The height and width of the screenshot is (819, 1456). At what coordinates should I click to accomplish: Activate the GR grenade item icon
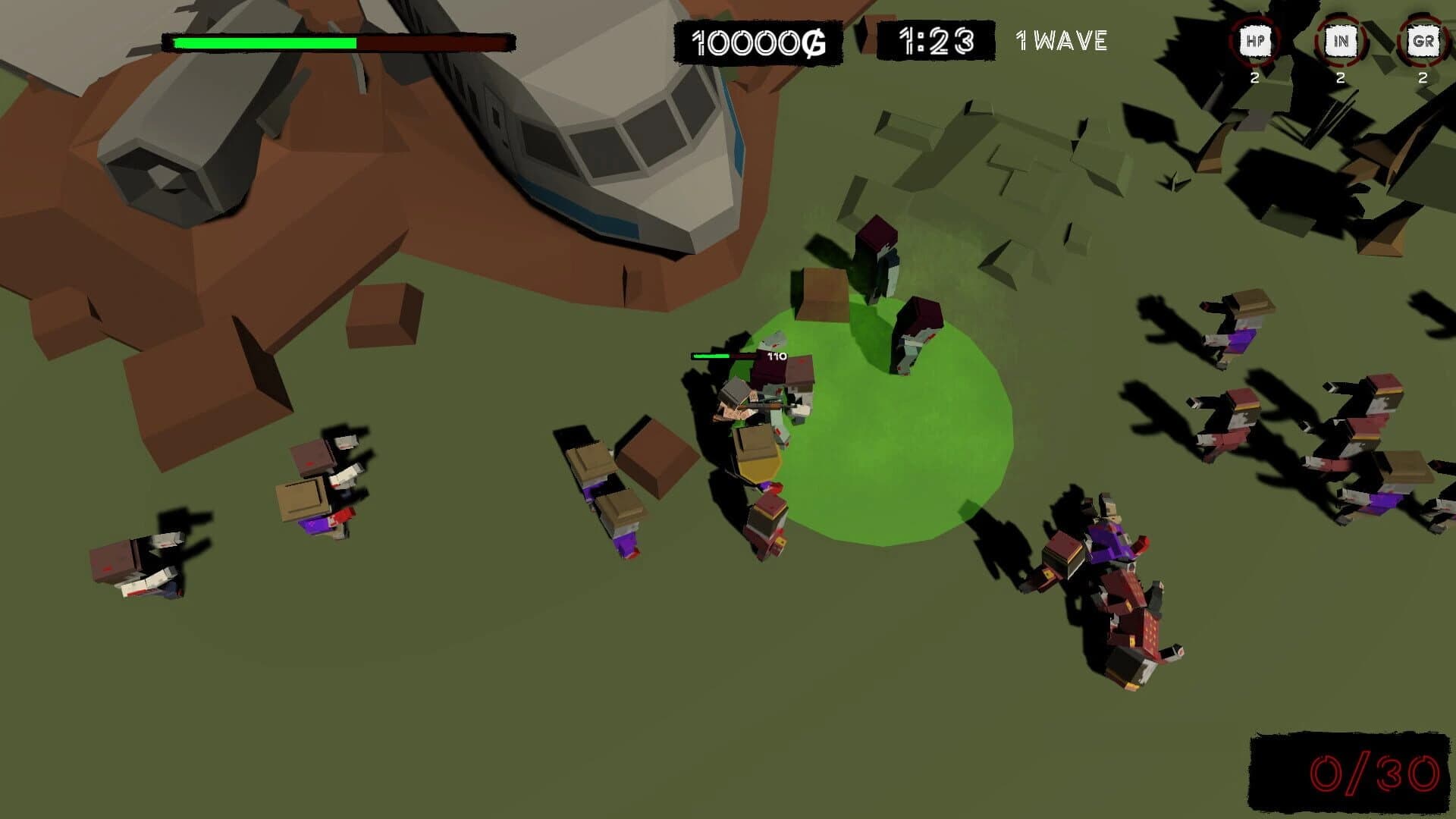tap(1423, 42)
